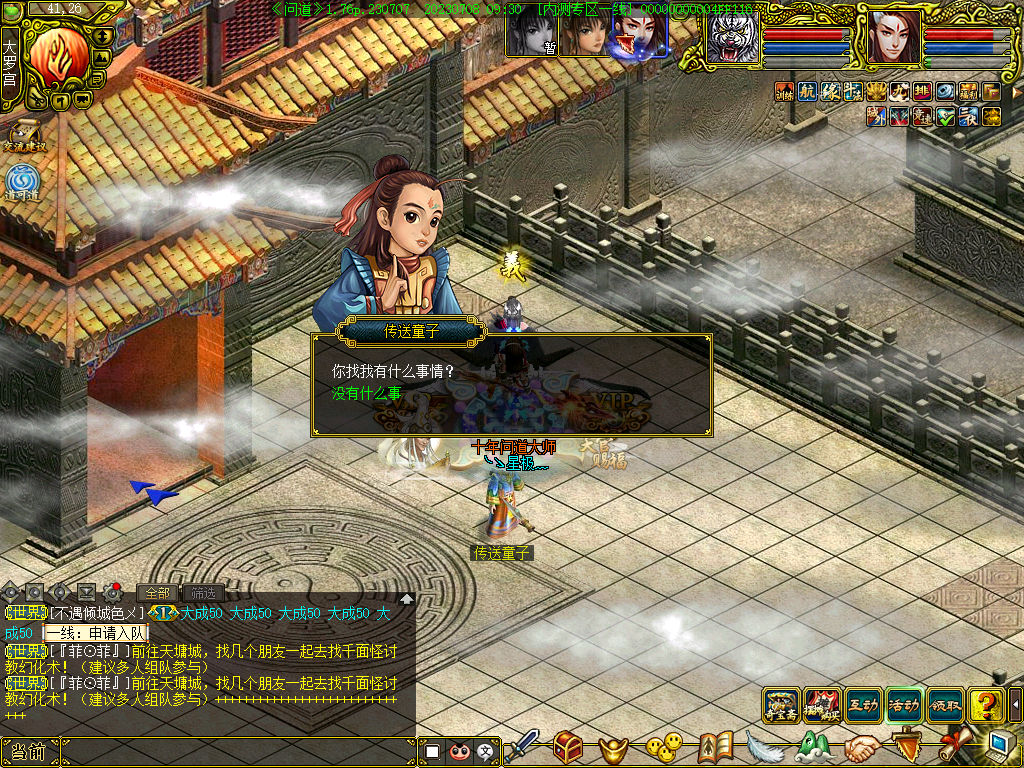Image resolution: width=1024 pixels, height=768 pixels.
Task: Open the 活动 events button
Action: [x=904, y=705]
